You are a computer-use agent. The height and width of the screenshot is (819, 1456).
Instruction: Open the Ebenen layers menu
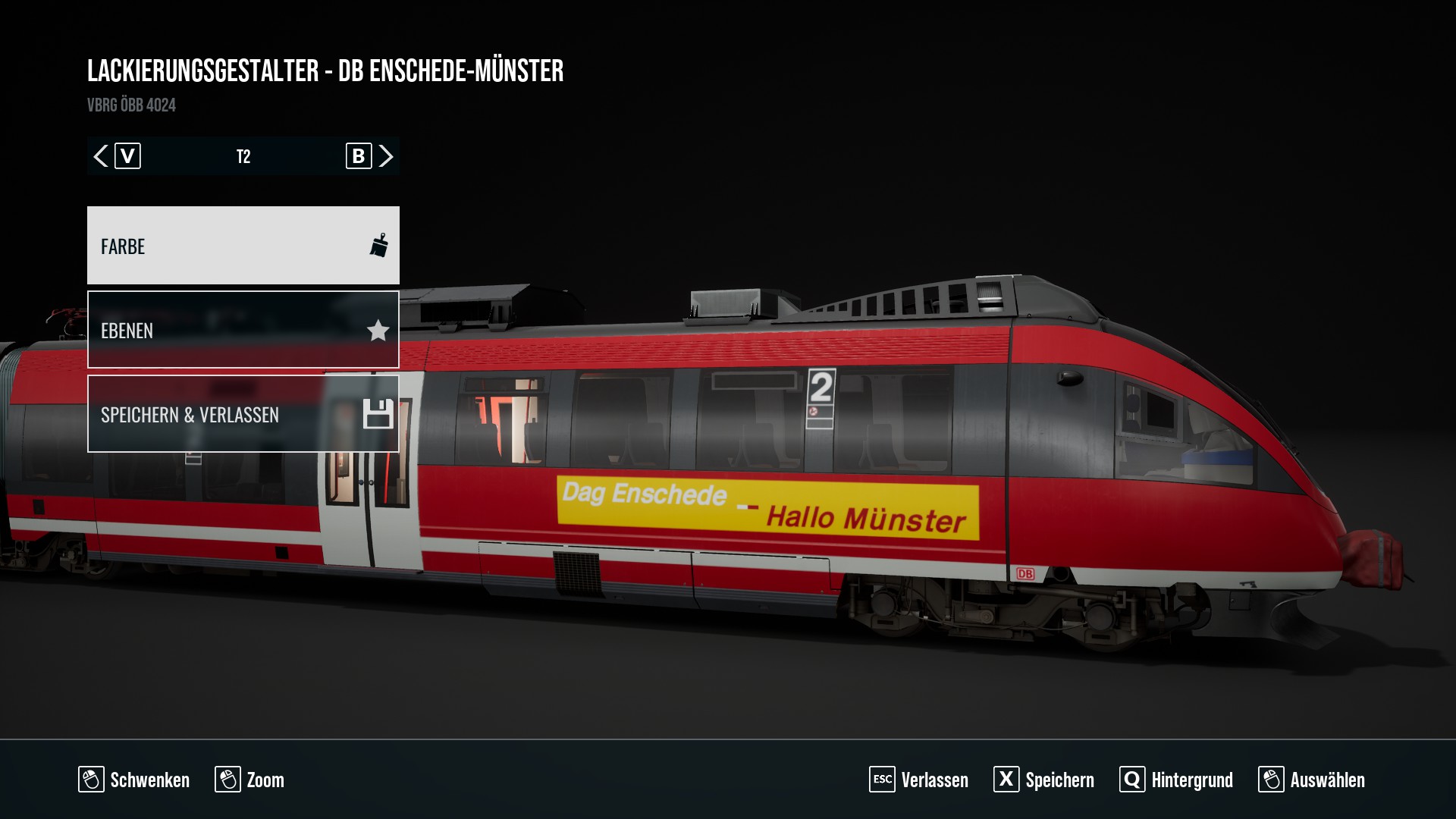point(243,330)
